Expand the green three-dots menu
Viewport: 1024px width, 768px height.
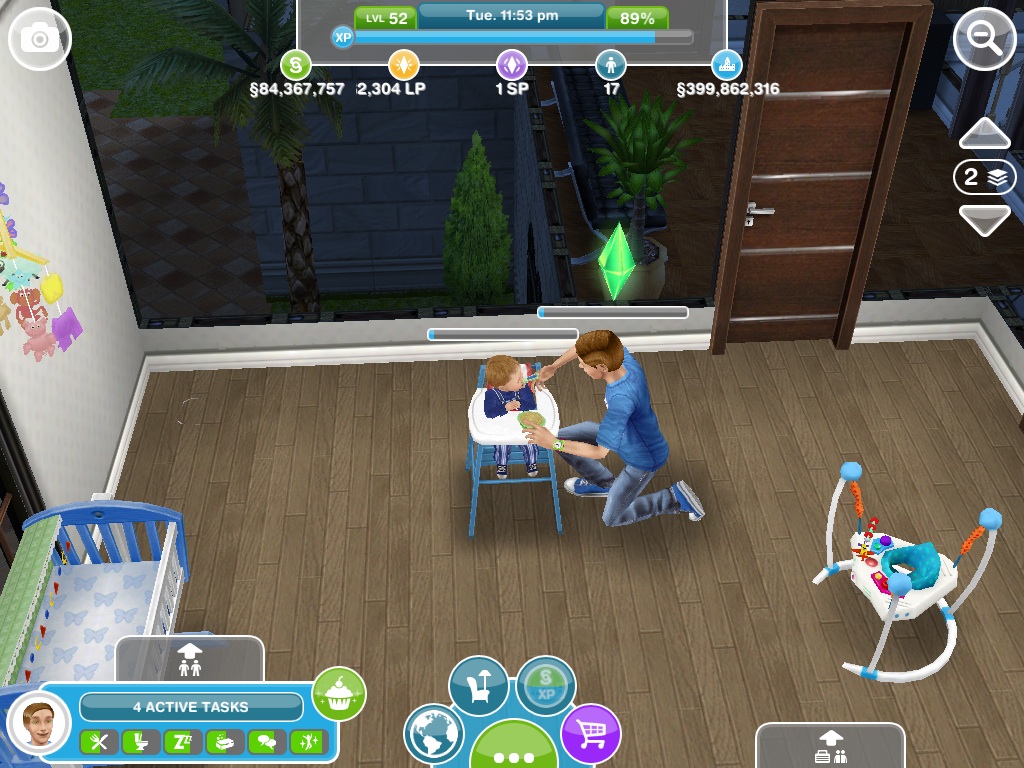513,750
